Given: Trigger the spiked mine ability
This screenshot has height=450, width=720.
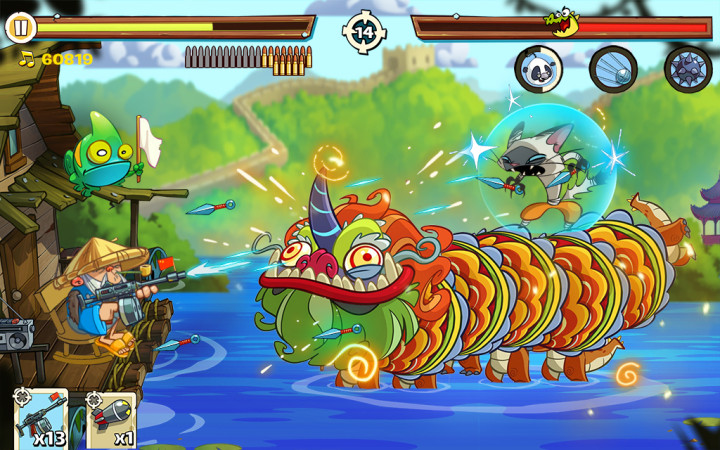Looking at the screenshot, I should (x=687, y=69).
